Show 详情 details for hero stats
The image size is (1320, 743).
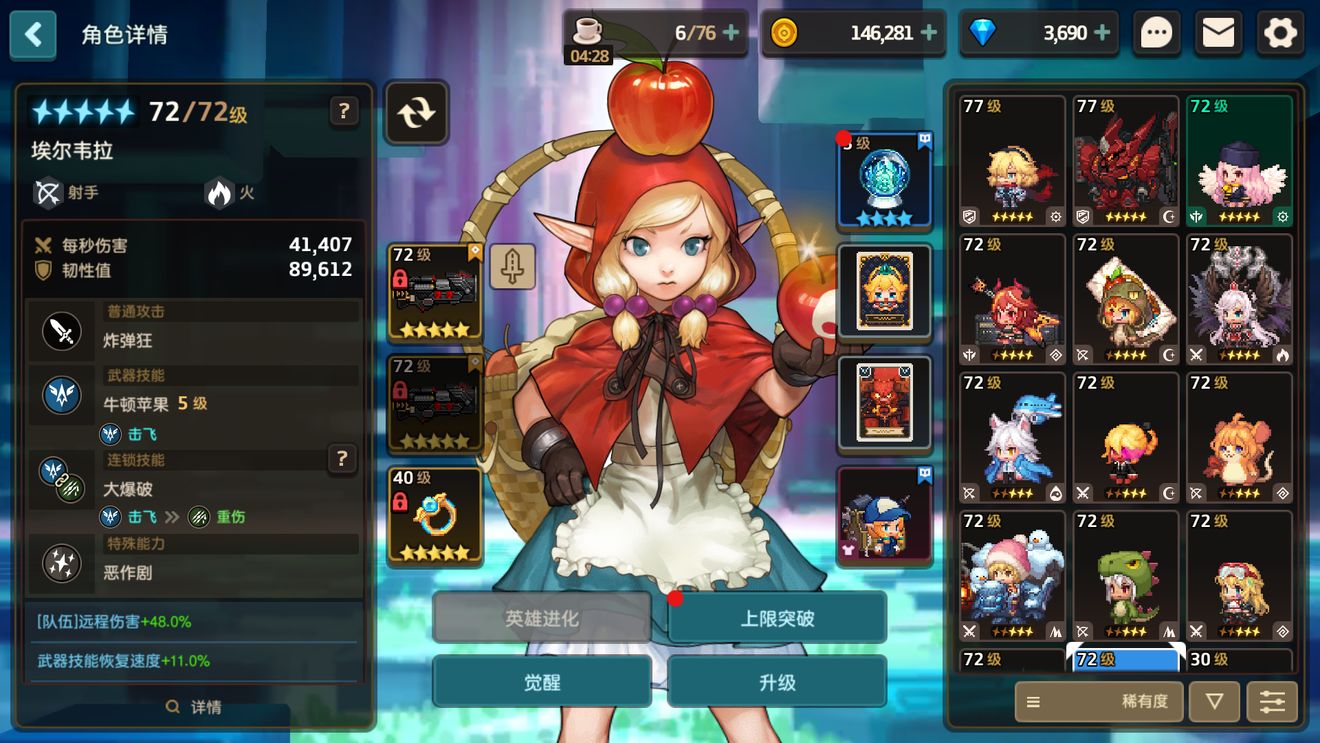coord(194,707)
